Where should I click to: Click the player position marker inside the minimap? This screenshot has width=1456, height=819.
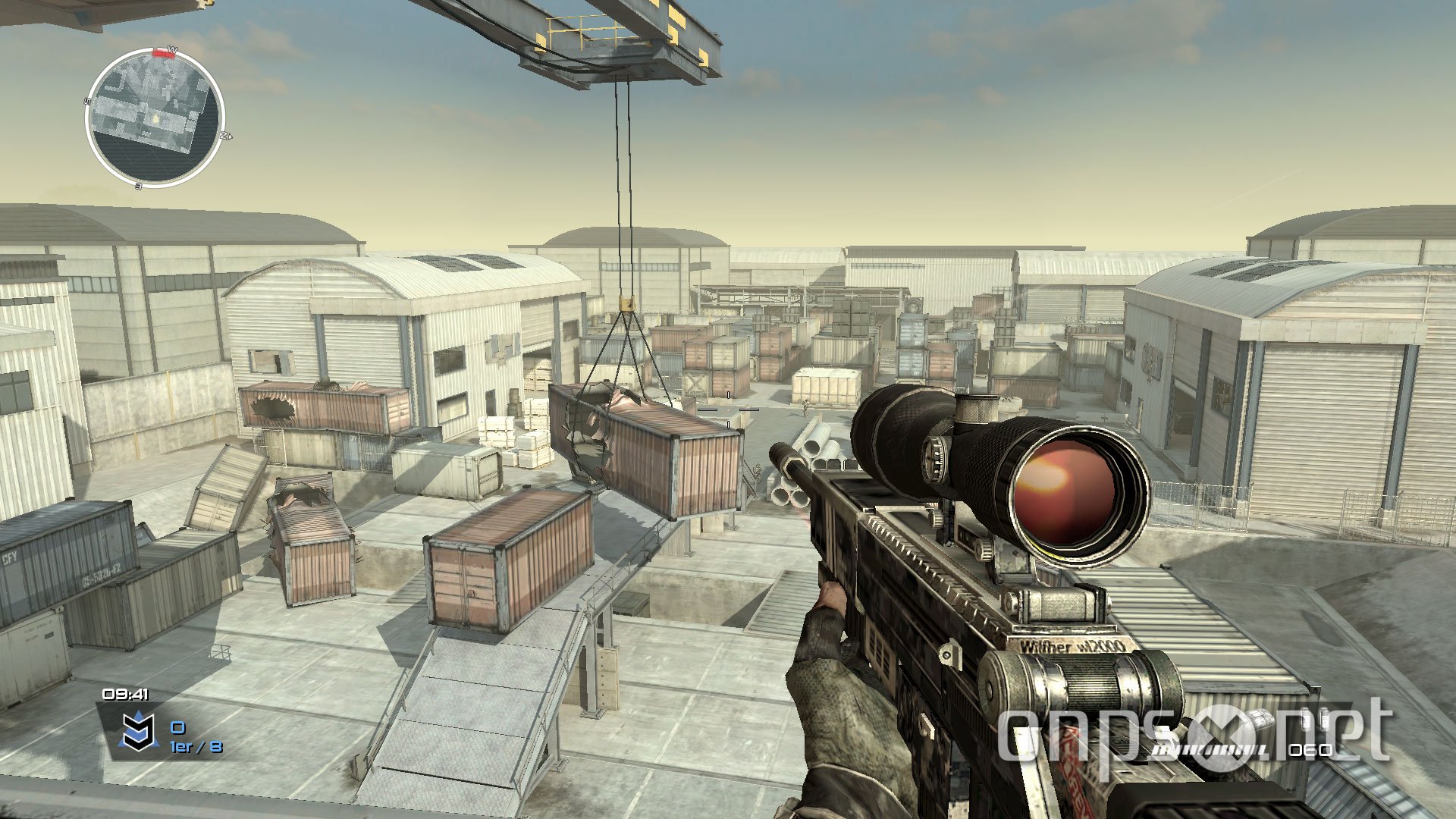click(155, 120)
